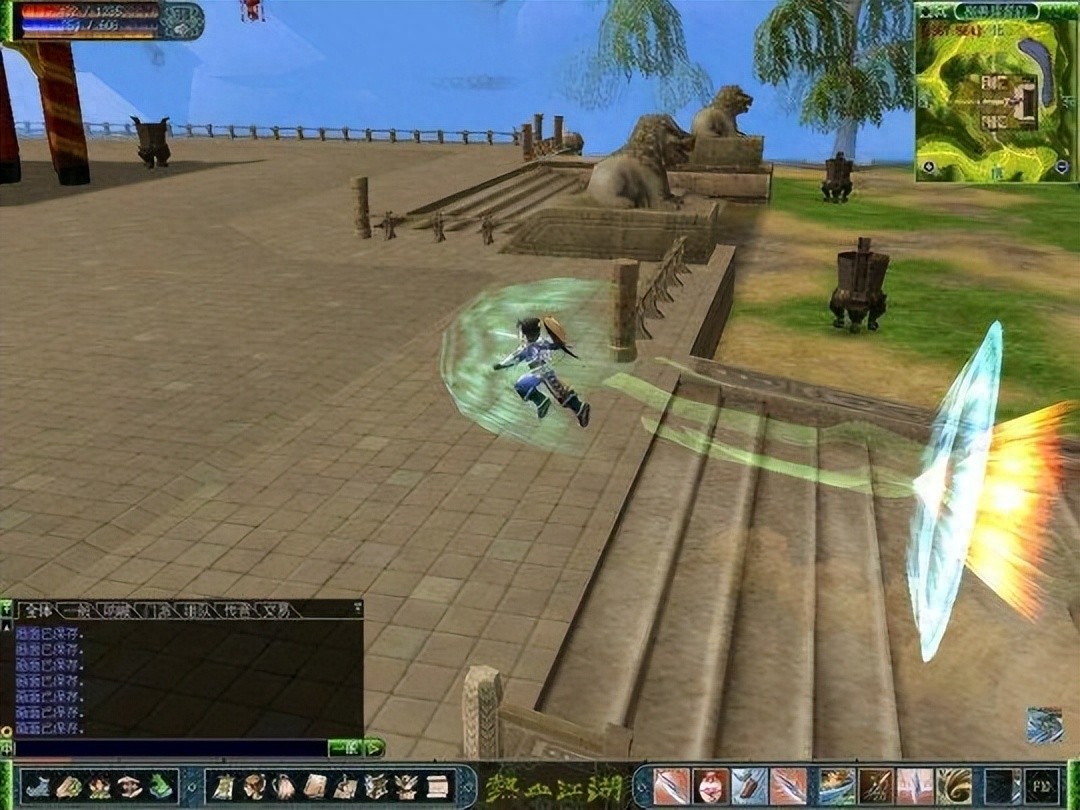1080x810 pixels.
Task: Click the chat message input field
Action: click(x=170, y=748)
